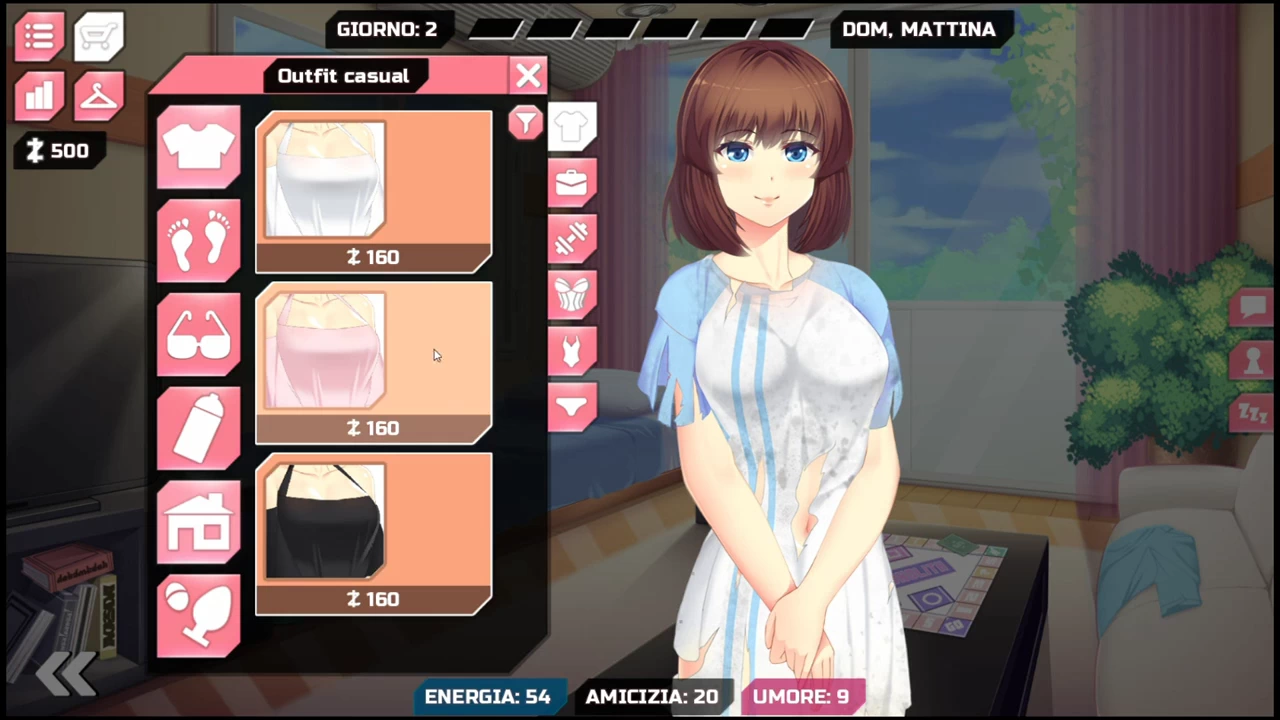Choose the footprints shop category
Viewport: 1280px width, 720px height.
198,240
